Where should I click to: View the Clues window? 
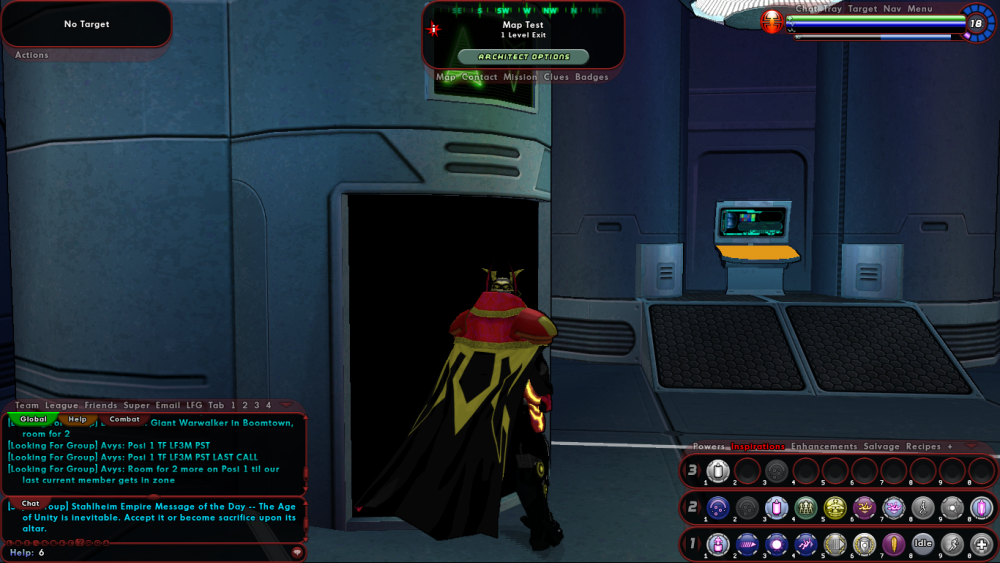coord(556,77)
